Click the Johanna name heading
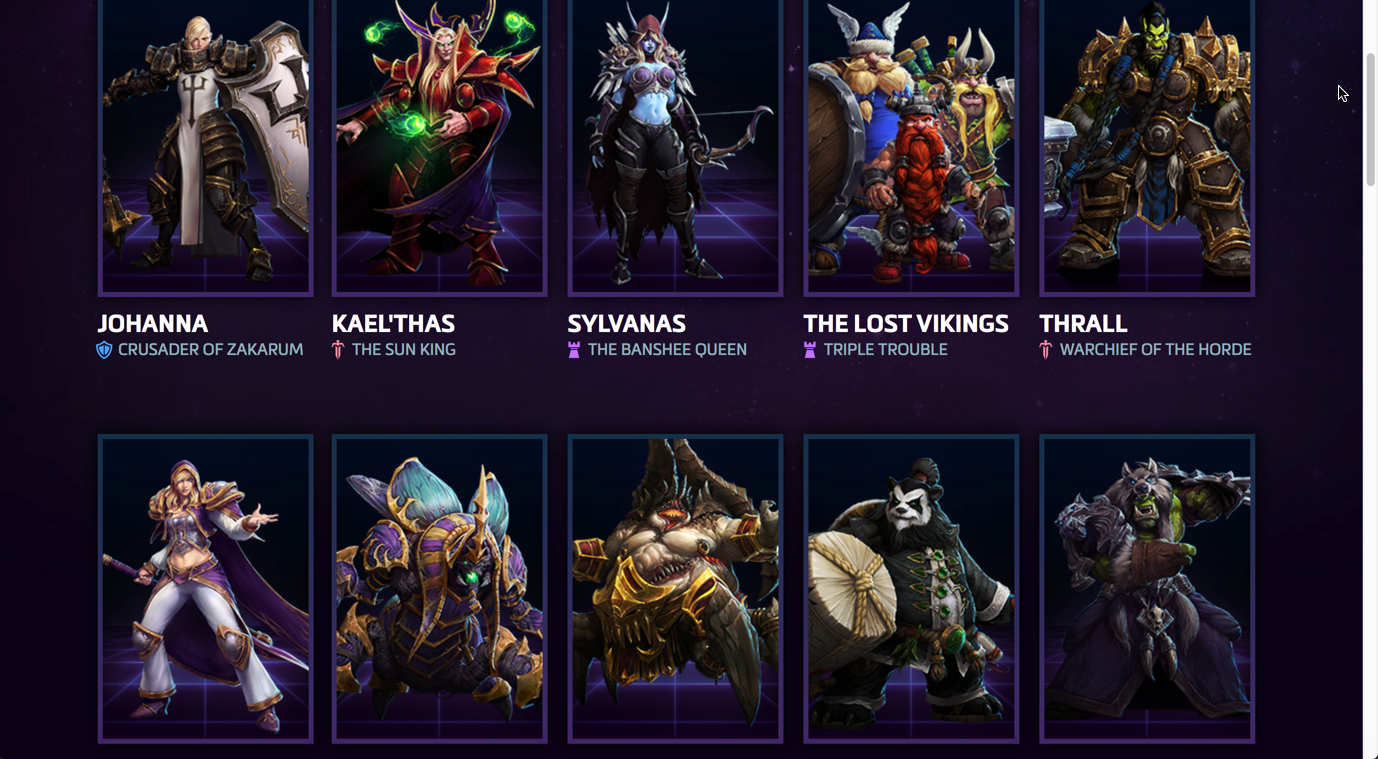The image size is (1378, 759). [153, 324]
